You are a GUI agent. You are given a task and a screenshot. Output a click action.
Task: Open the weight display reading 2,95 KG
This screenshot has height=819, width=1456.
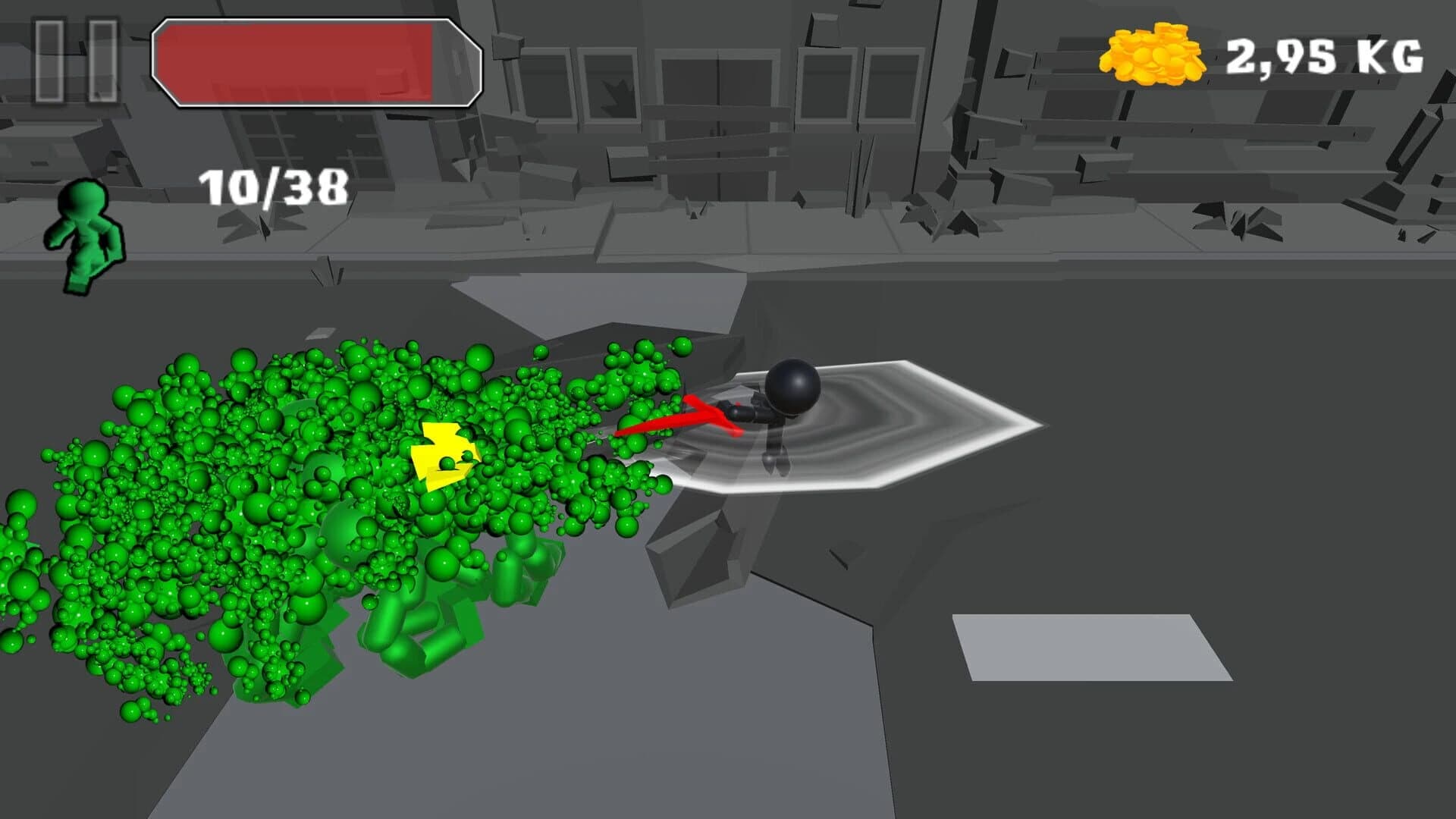click(1331, 53)
